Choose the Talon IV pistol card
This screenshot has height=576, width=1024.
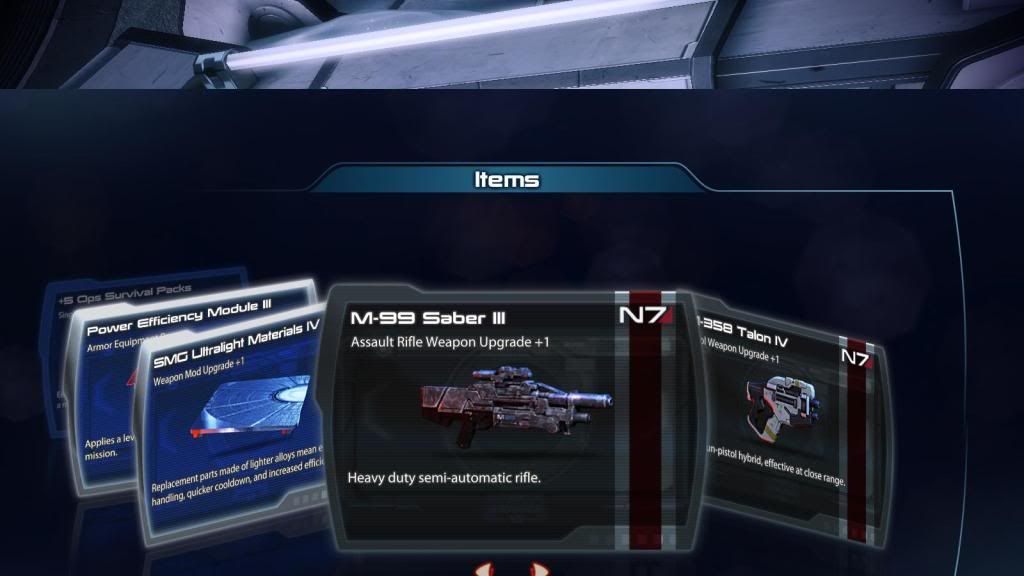790,420
